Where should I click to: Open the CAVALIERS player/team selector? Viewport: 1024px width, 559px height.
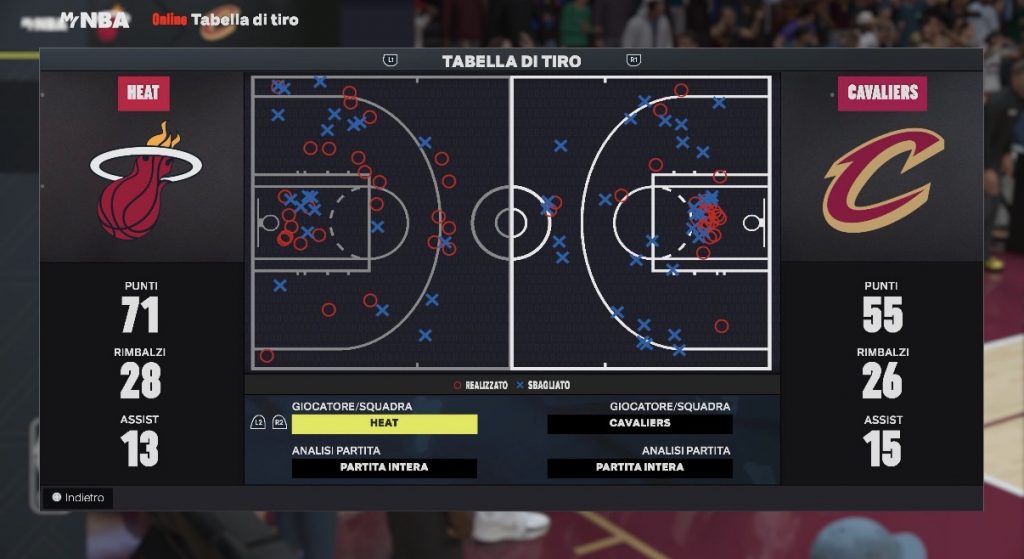click(640, 423)
